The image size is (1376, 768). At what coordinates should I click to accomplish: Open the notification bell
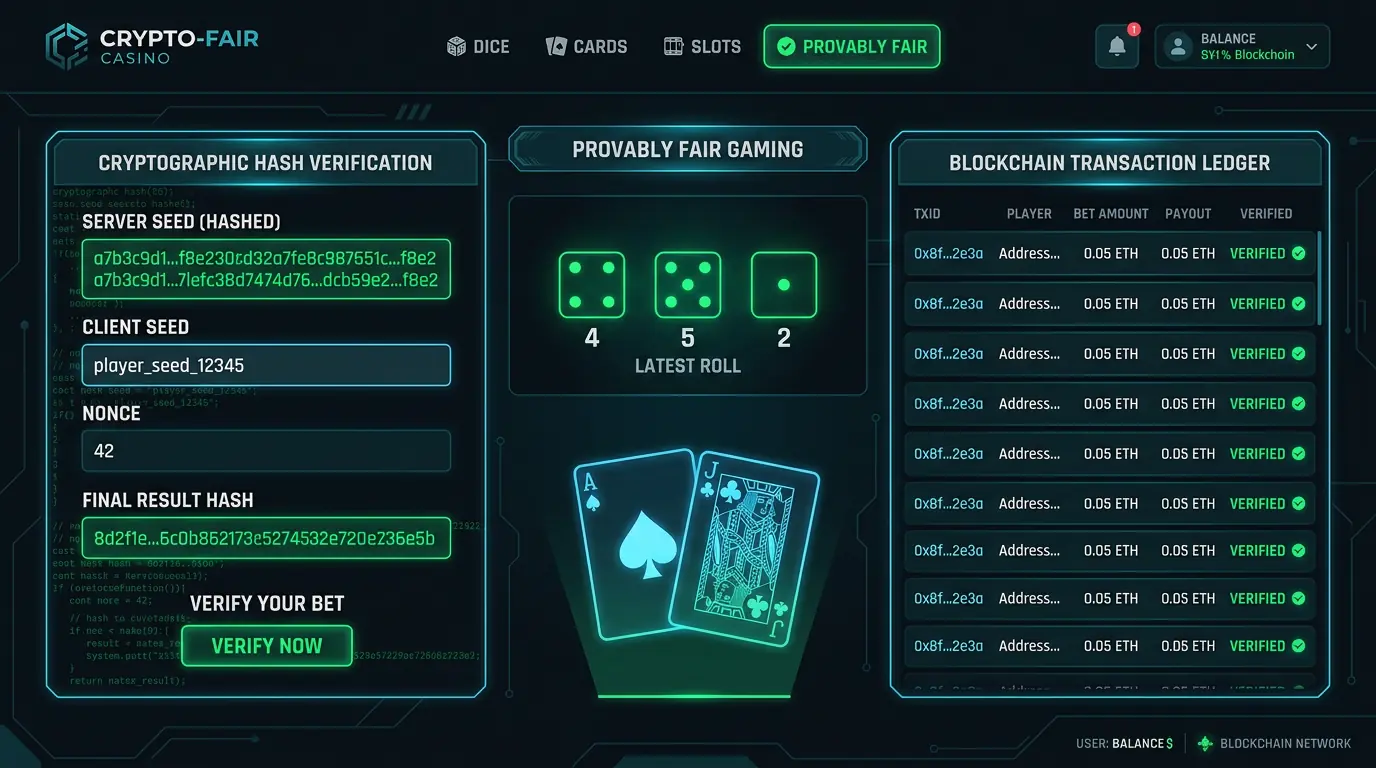(1116, 46)
